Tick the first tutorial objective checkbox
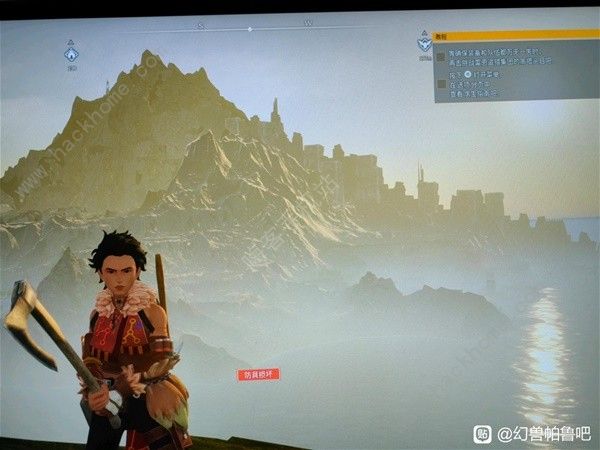 440,58
